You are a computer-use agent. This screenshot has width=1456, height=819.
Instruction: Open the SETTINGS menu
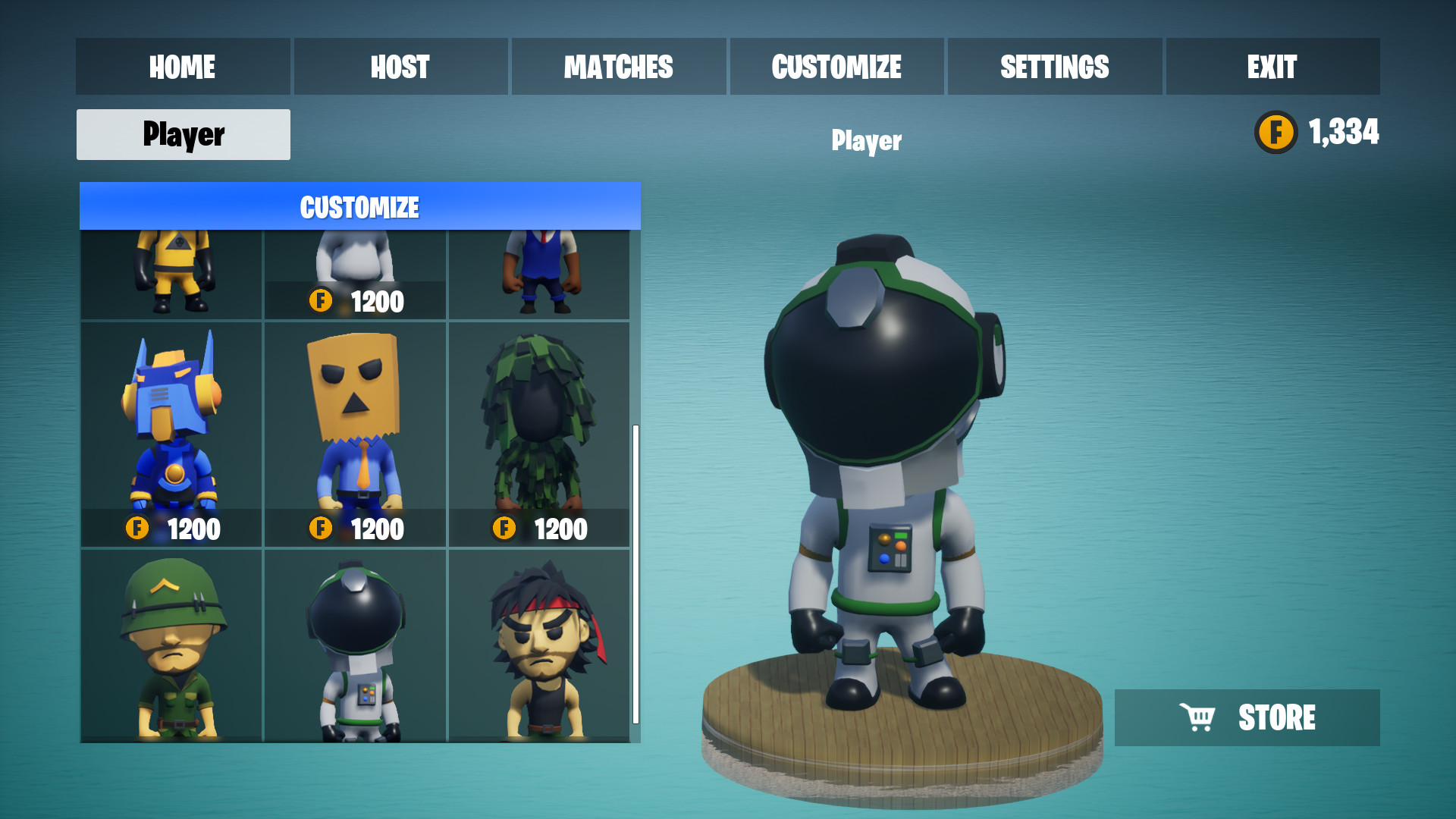[1054, 67]
